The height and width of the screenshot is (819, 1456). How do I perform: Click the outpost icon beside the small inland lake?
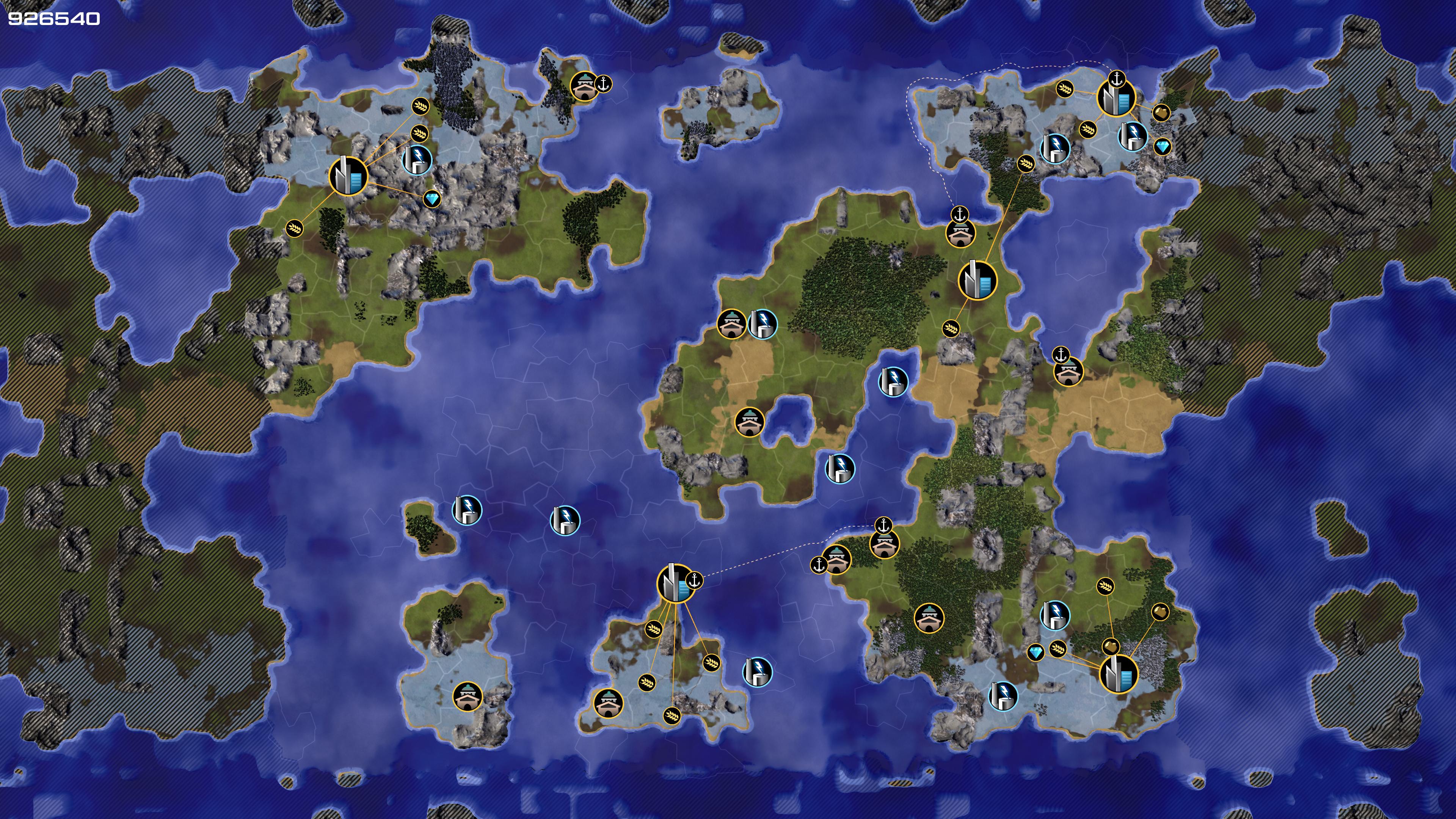pos(750,422)
